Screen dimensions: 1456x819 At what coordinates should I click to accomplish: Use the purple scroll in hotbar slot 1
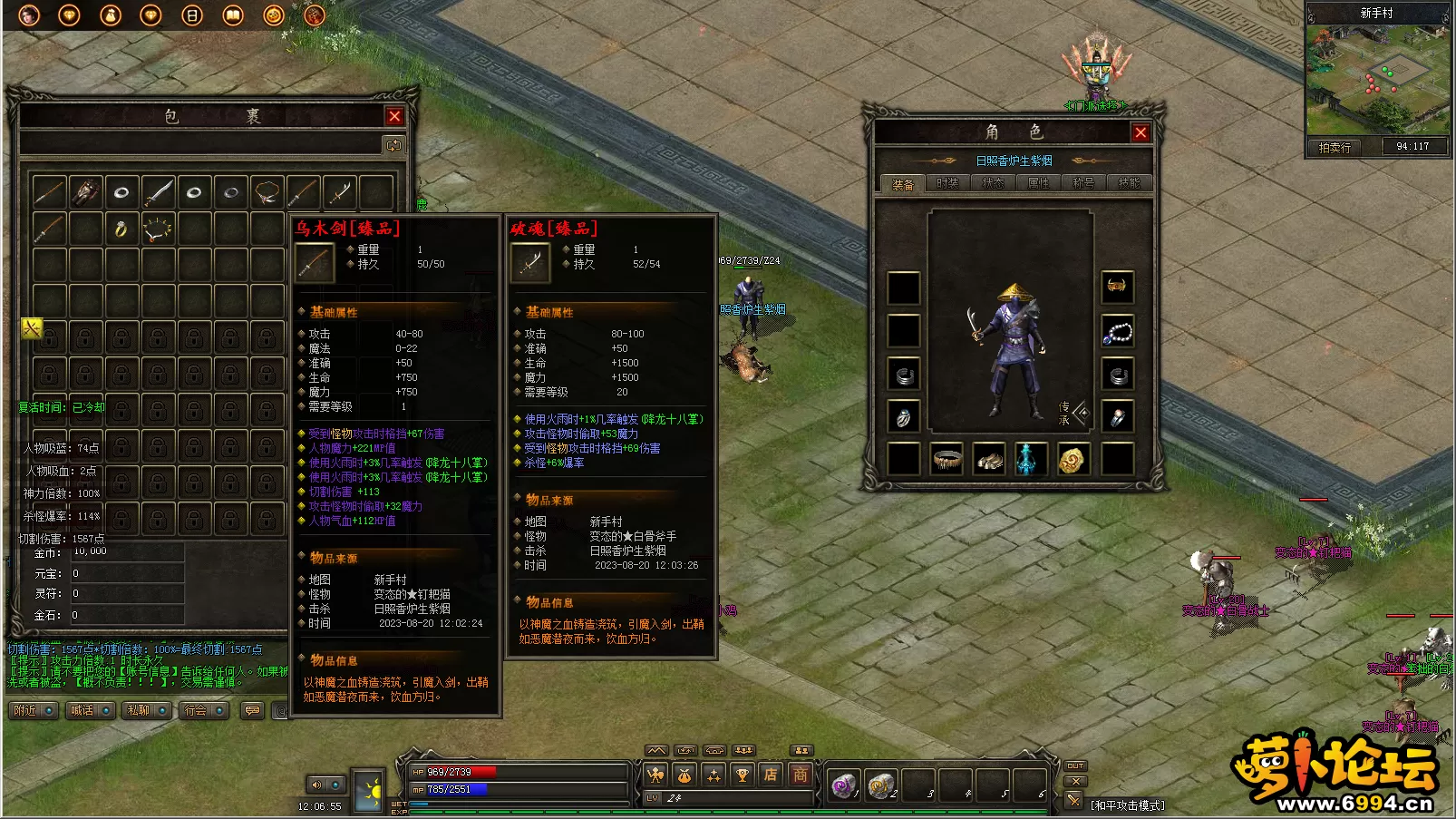843,785
